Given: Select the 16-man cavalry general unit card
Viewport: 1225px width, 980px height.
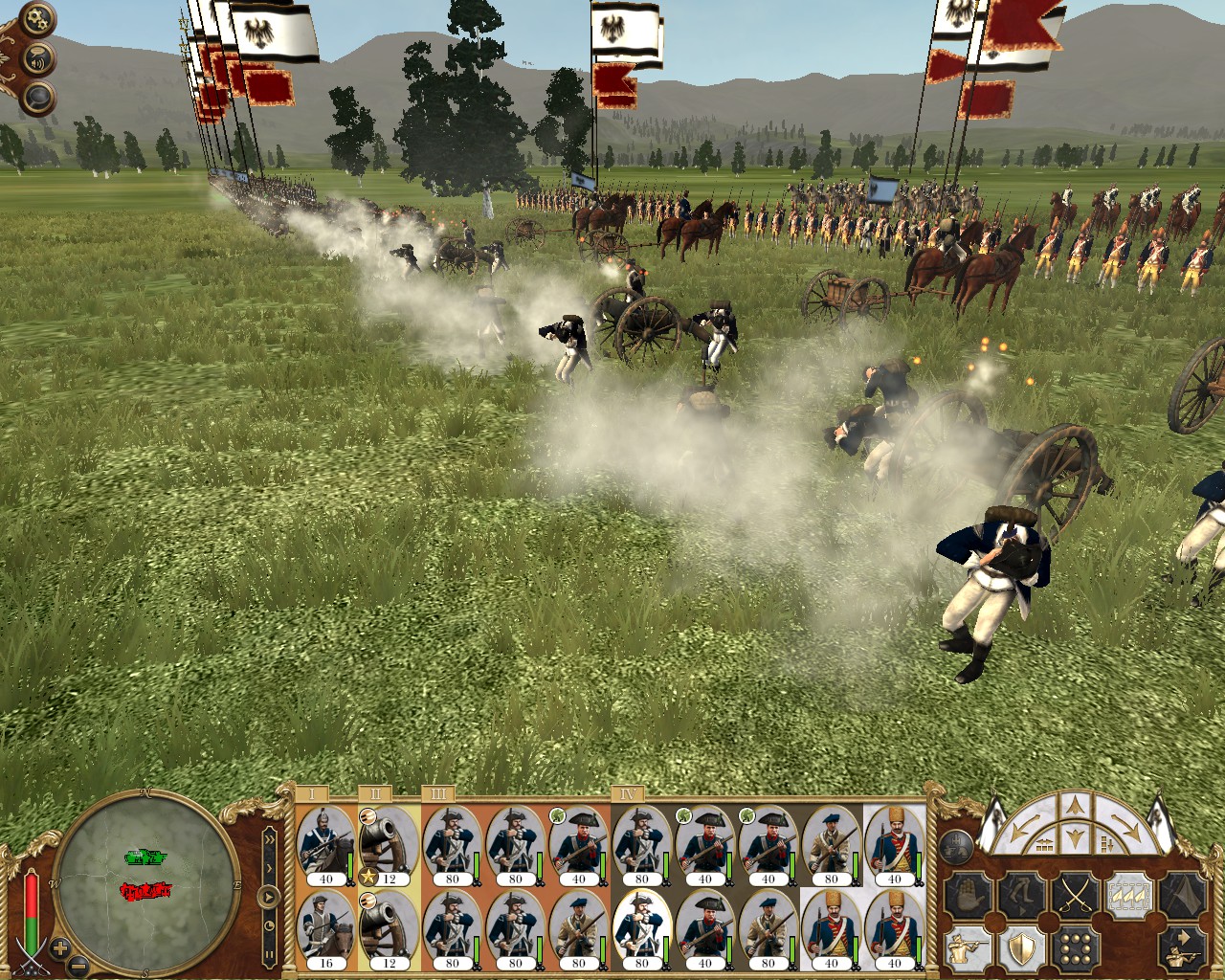Looking at the screenshot, I should 325,930.
